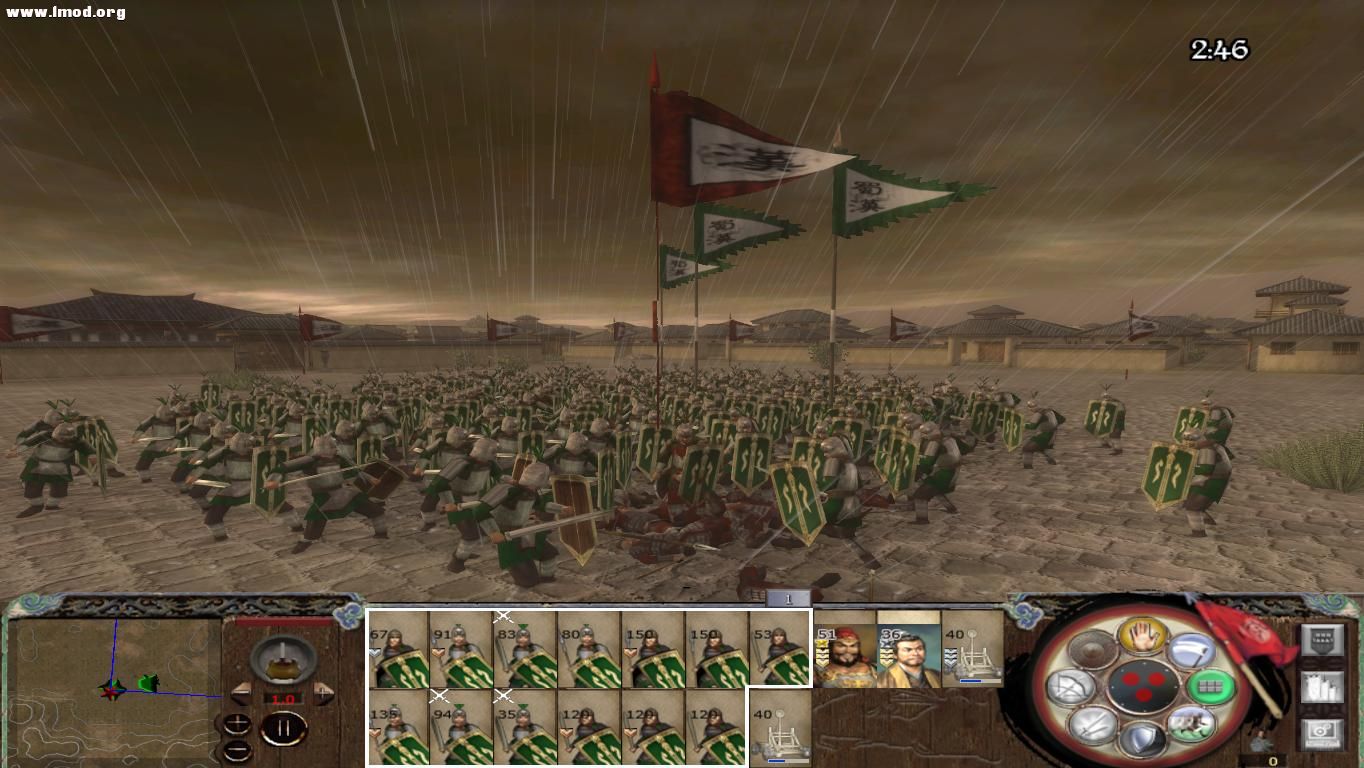Screen dimensions: 1364x768
Task: Click the bronze gong icon on order wheel
Action: 1092,647
